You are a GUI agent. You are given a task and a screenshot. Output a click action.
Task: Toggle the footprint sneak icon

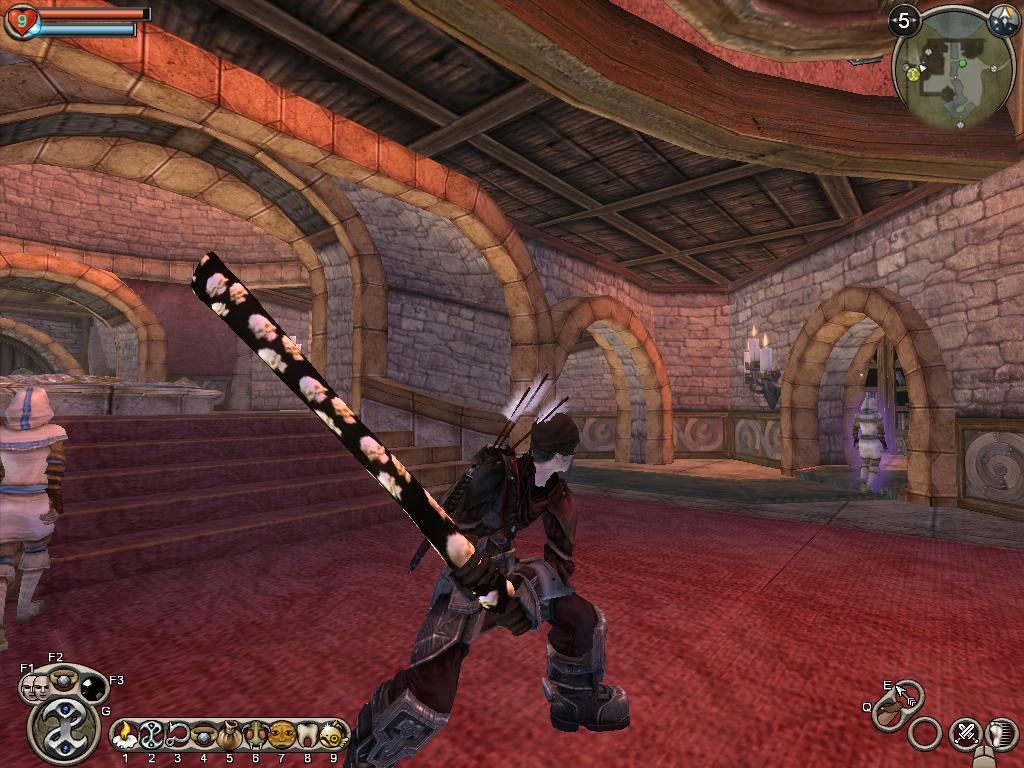(x=1000, y=734)
